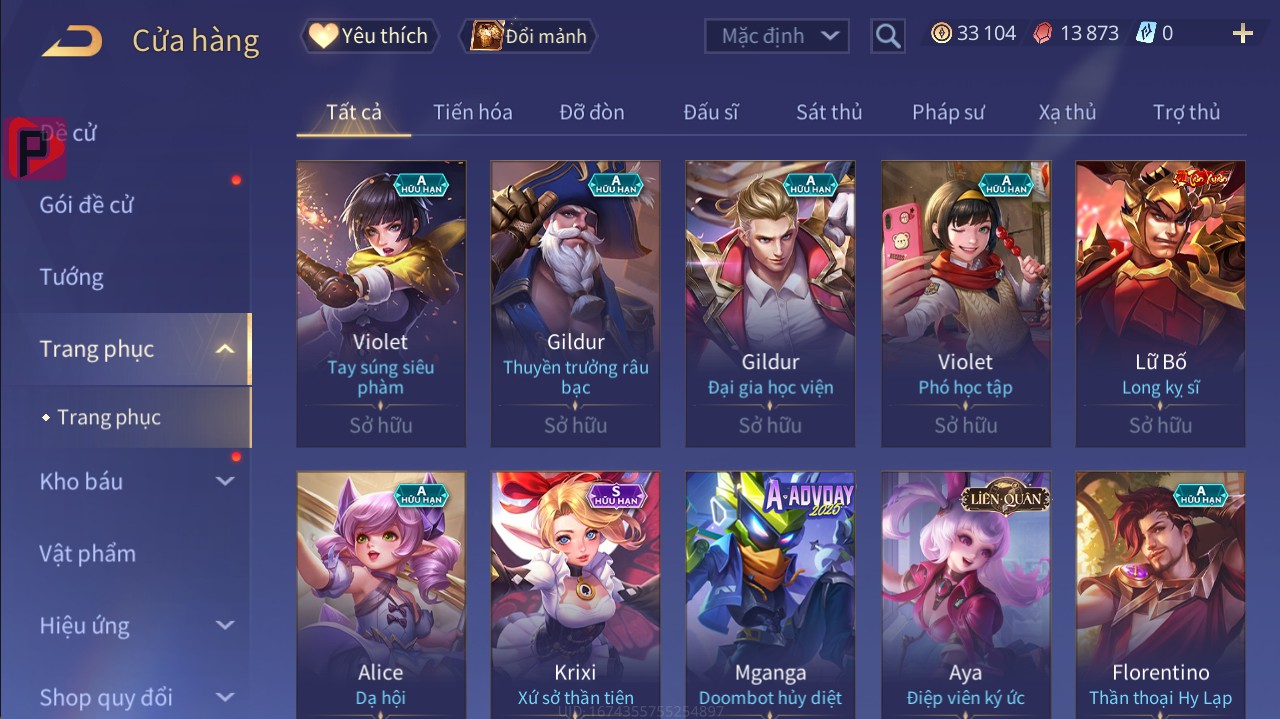Open the Vật phẩm sidebar entry
The width and height of the screenshot is (1280, 719).
point(88,554)
